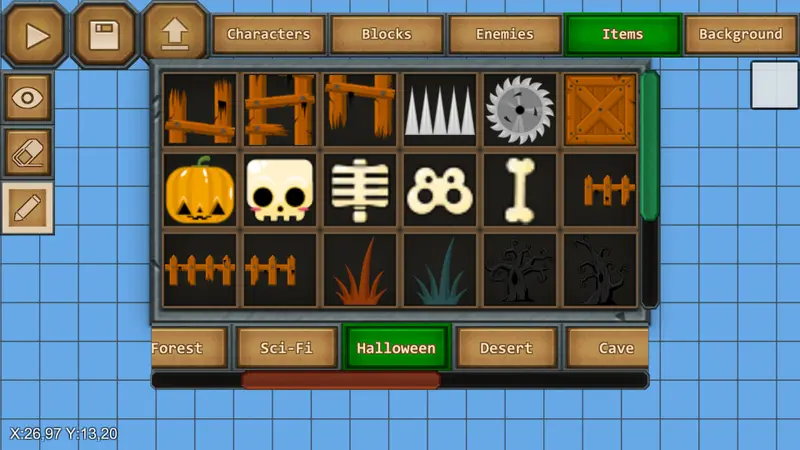Screen dimensions: 800x450
Task: Open the Cave theme items
Action: click(612, 348)
